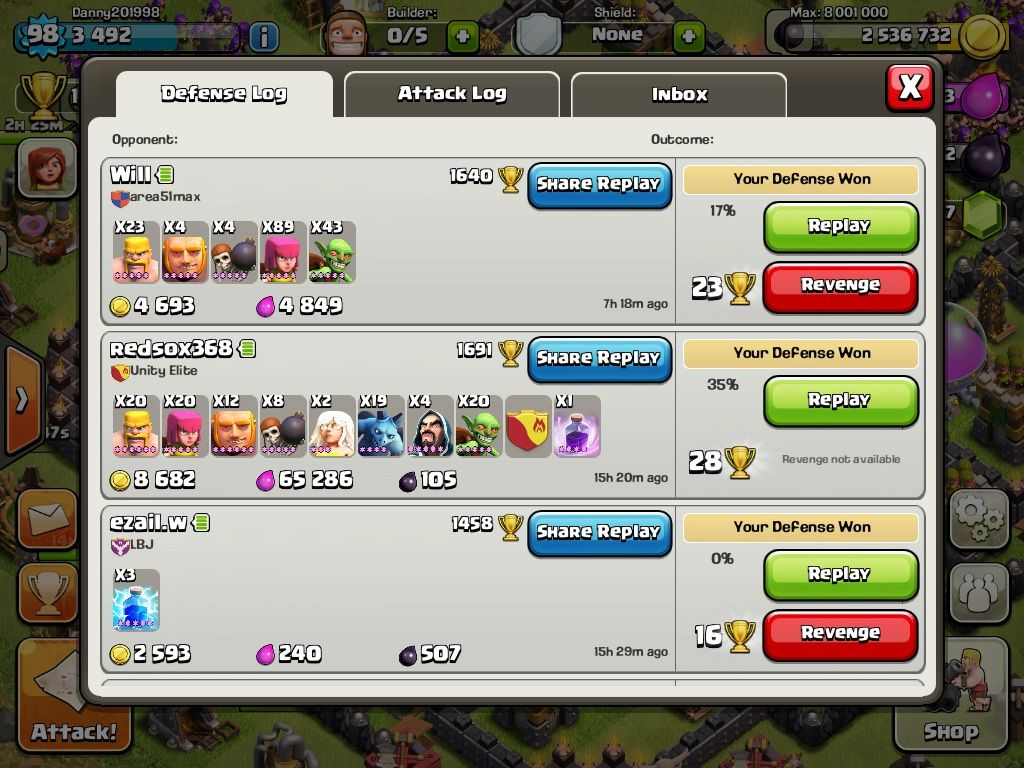Open Will's player profile name
1024x768 pixels.
tap(131, 176)
